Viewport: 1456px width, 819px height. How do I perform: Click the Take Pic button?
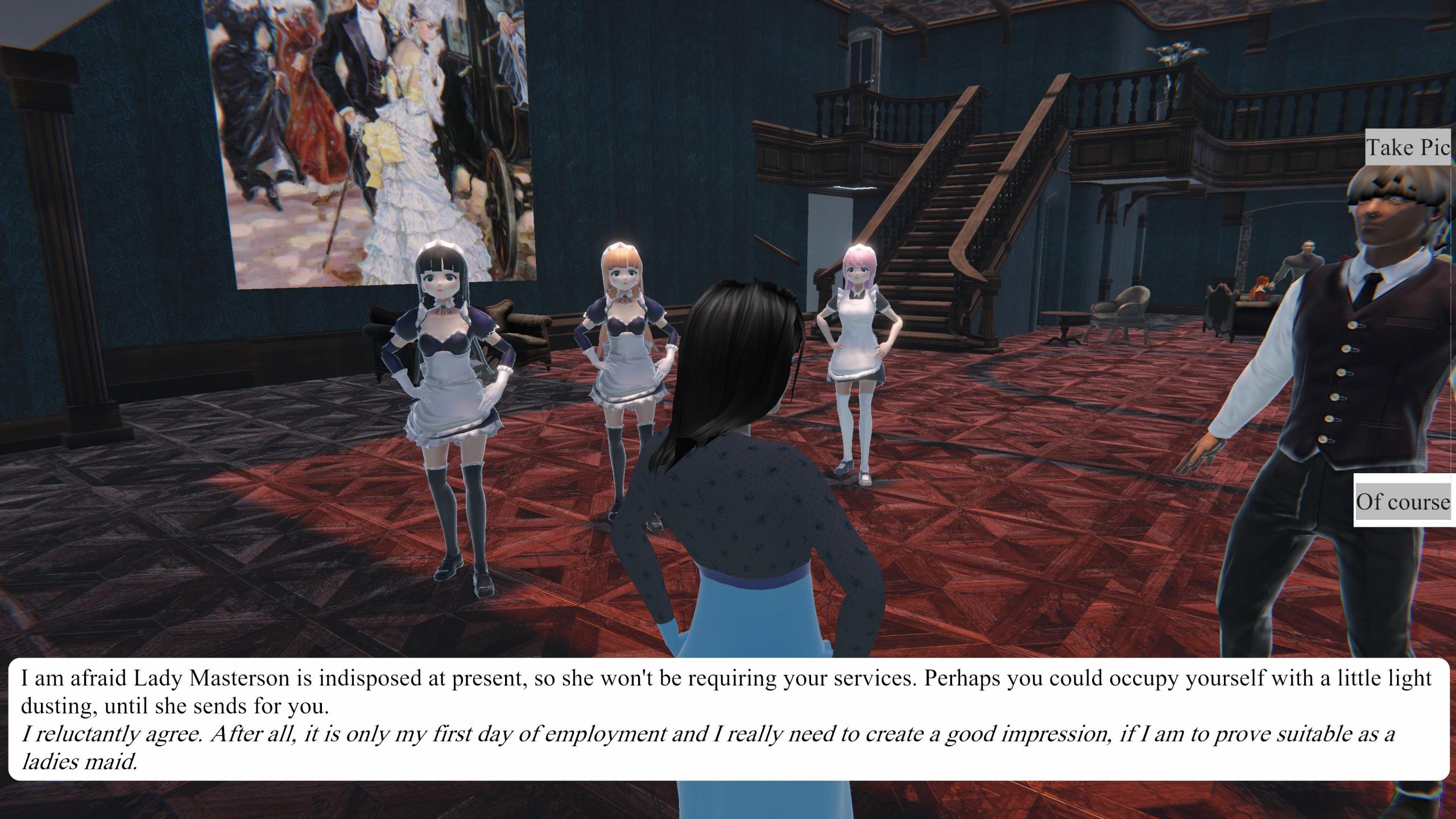(x=1408, y=147)
